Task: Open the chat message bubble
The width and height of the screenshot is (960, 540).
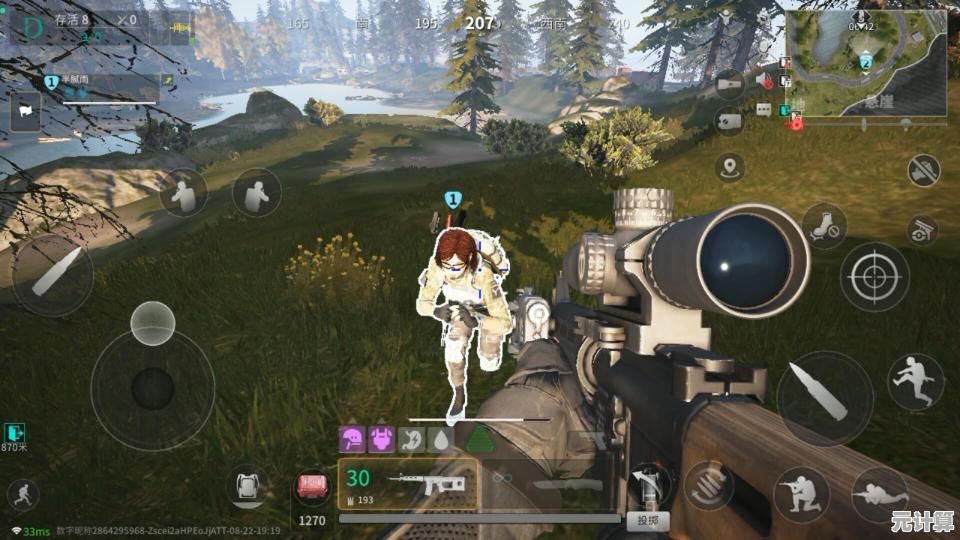Action: [765, 110]
